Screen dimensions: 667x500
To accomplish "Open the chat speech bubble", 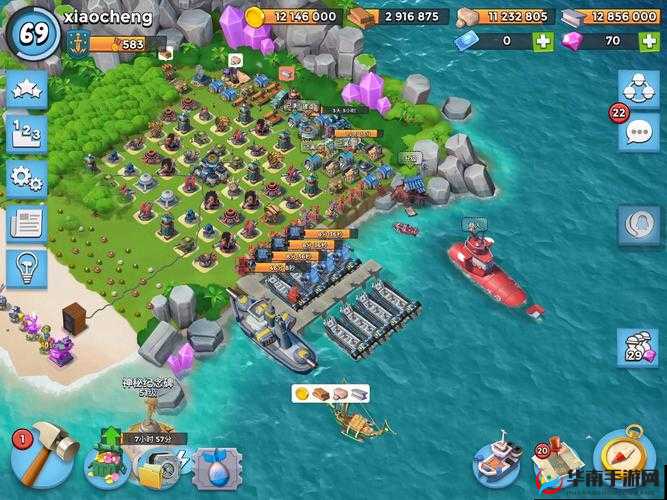I will click(637, 131).
